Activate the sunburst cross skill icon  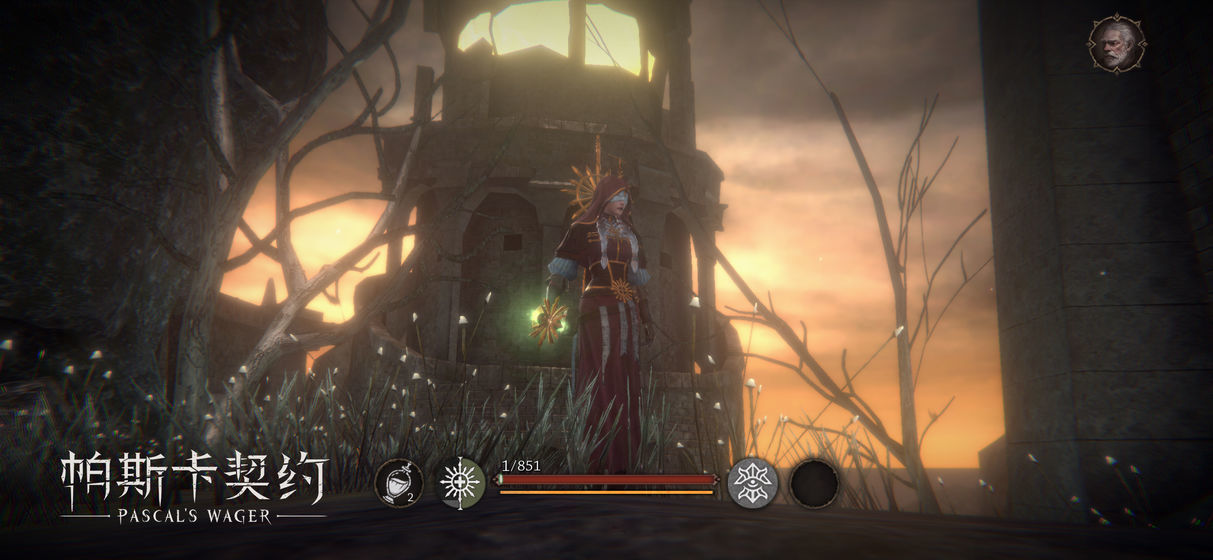pyautogui.click(x=462, y=483)
